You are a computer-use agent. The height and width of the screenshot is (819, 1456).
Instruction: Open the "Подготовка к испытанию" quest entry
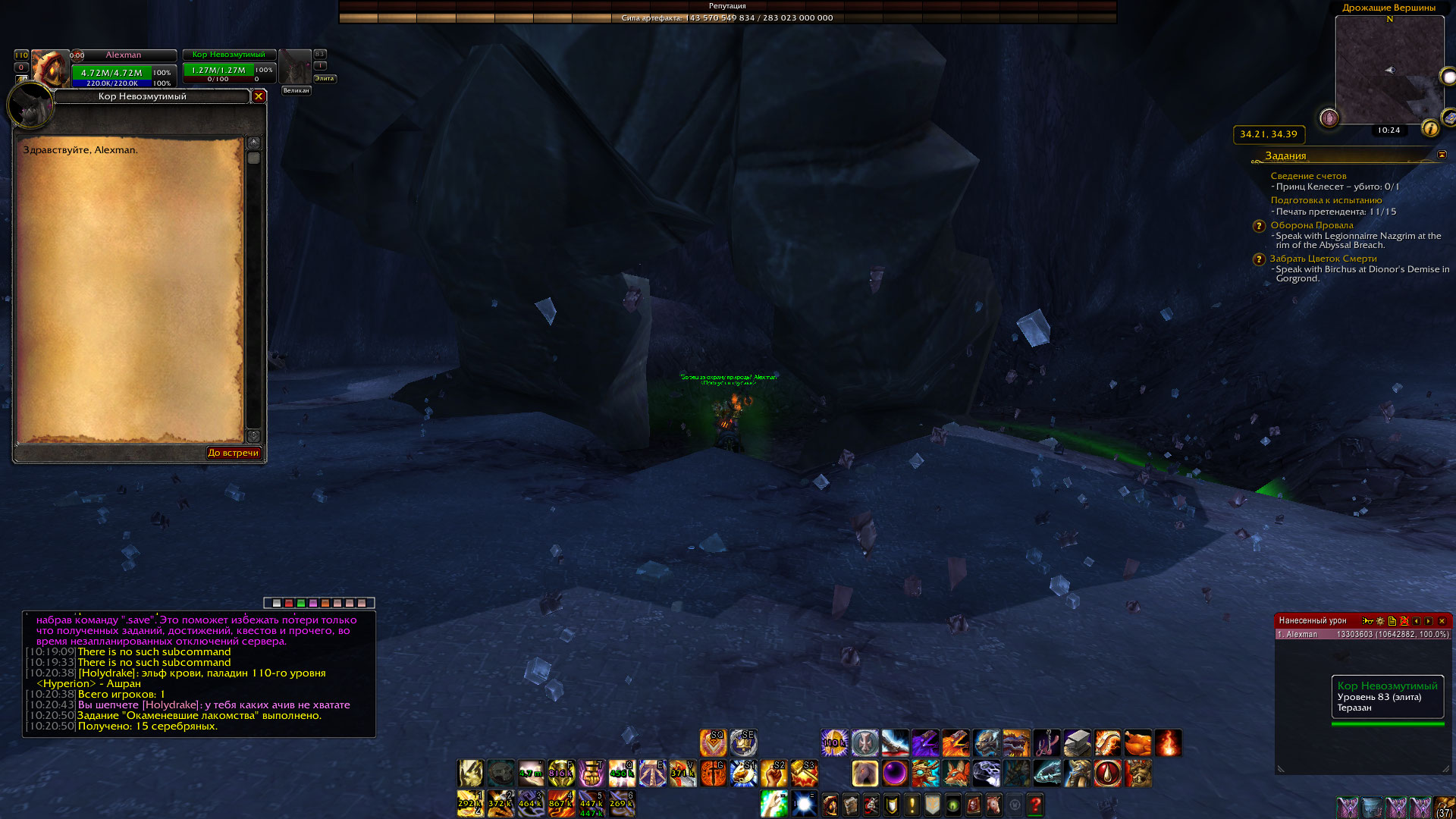click(x=1326, y=200)
